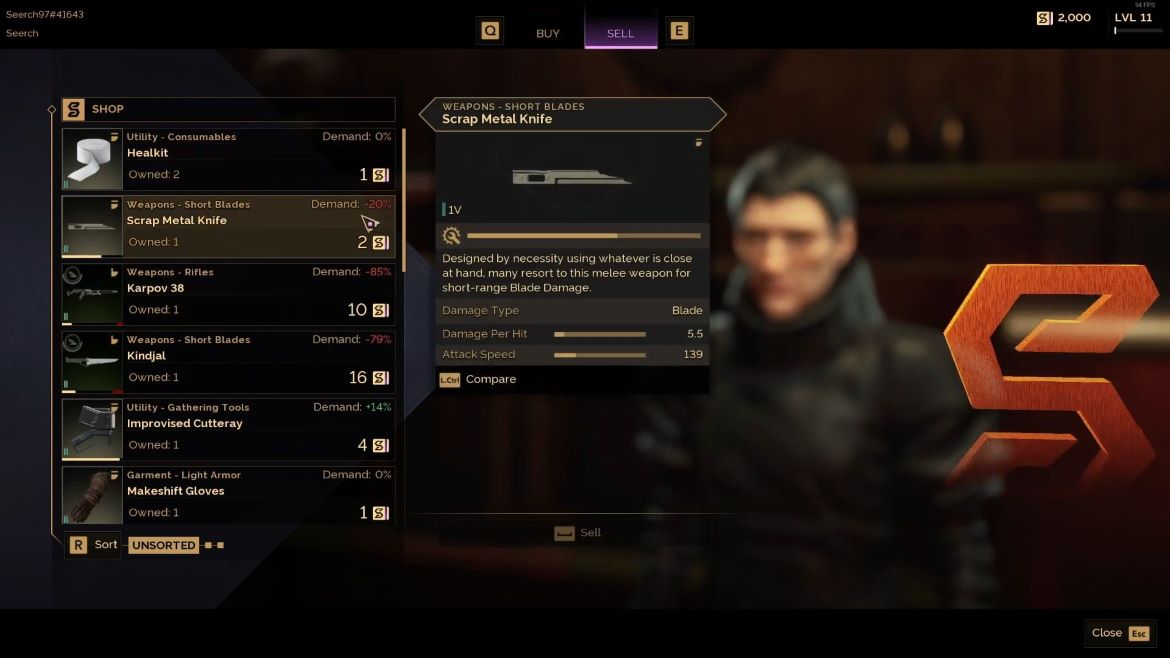Viewport: 1170px width, 658px height.
Task: Select the Scrap Metal Knife listing
Action: coord(228,226)
